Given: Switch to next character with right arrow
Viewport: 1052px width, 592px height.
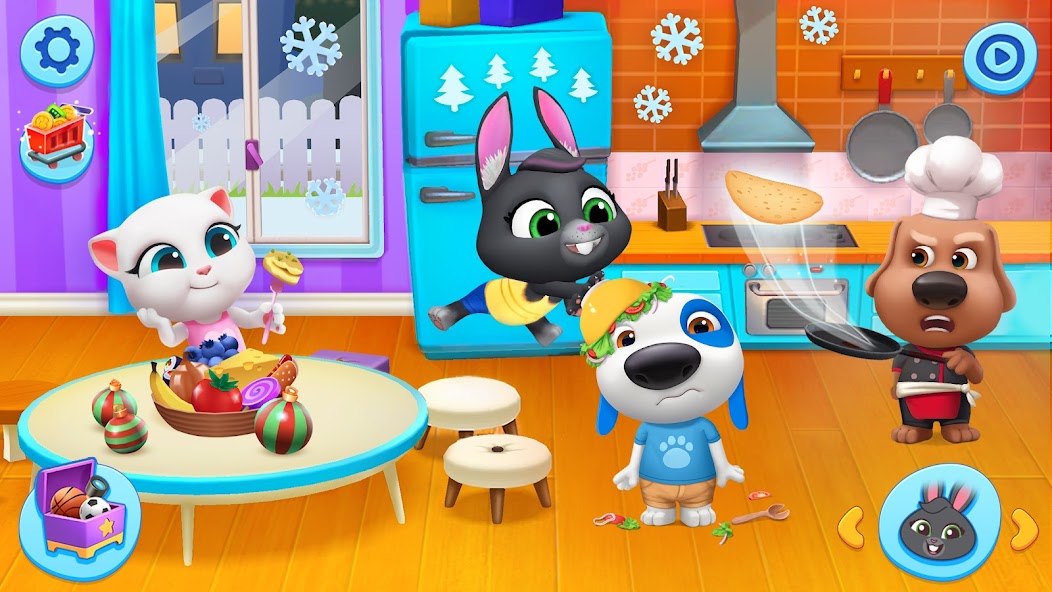Looking at the screenshot, I should coord(1022,524).
